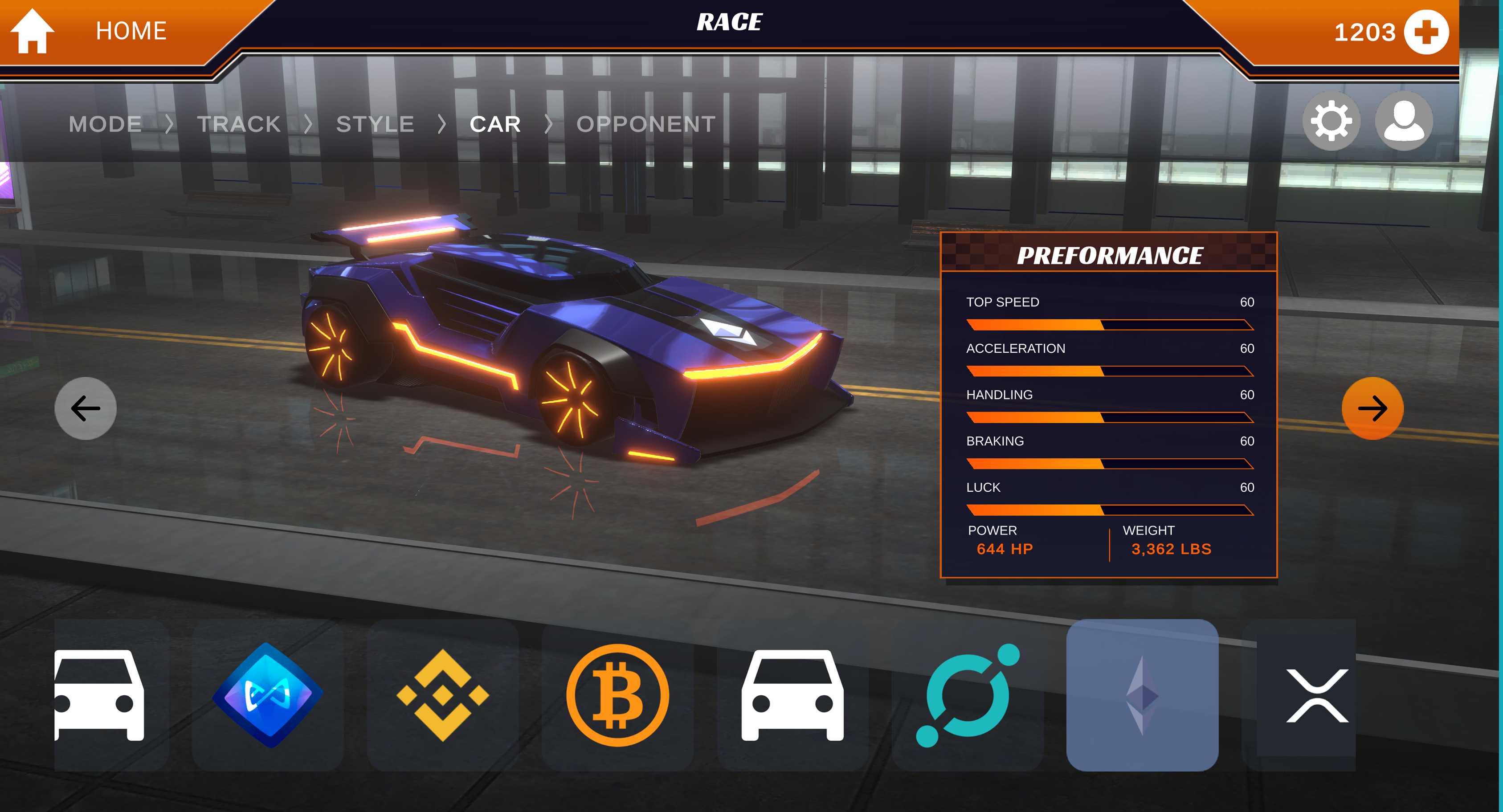Open the gear settings menu
This screenshot has width=1503, height=812.
(1331, 121)
